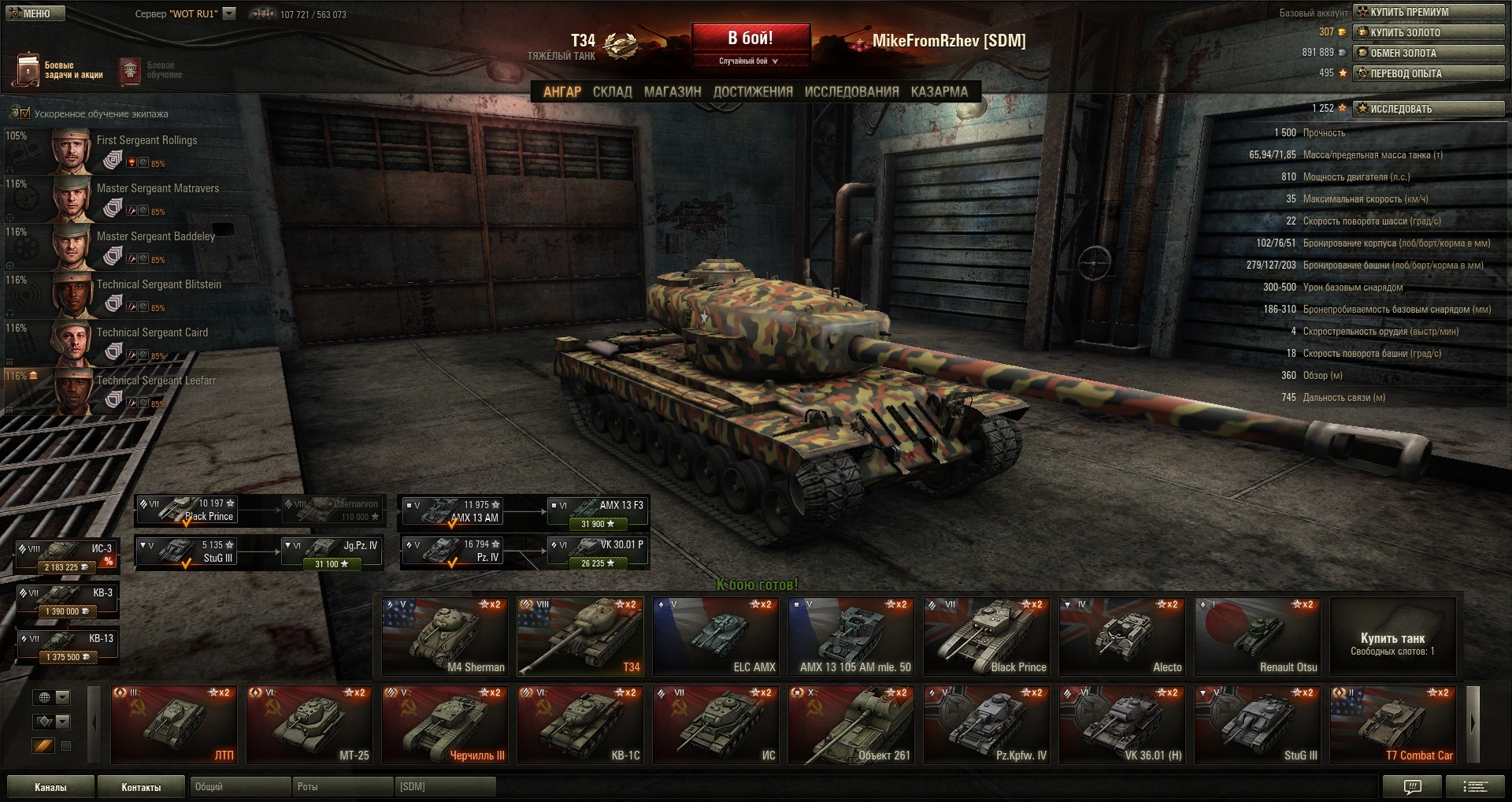Select ПЕРЕВОД ОПЫТА button
Viewport: 1512px width, 802px height.
(1429, 73)
